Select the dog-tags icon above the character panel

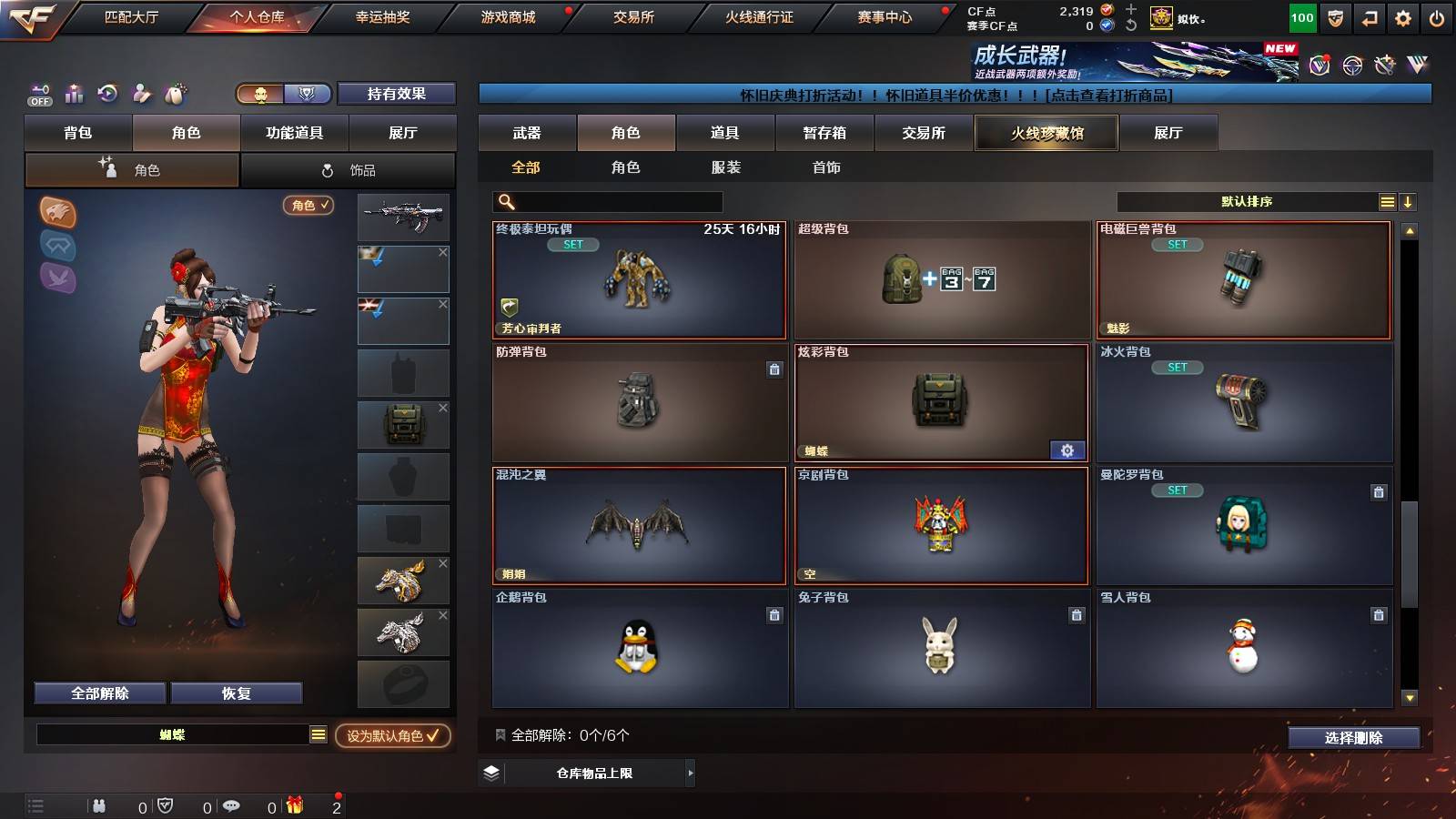coord(175,94)
